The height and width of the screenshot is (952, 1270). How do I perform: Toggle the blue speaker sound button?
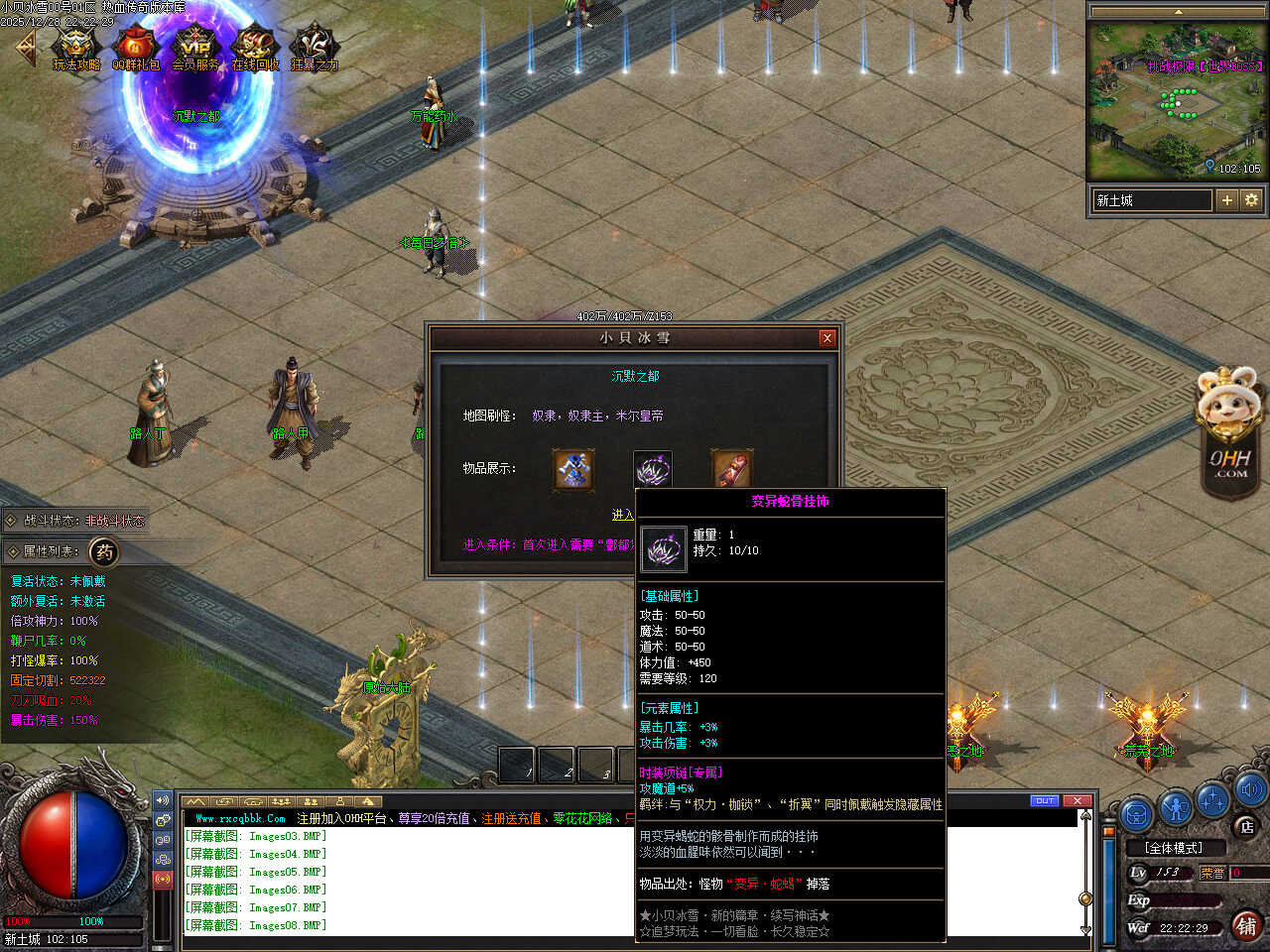[x=1249, y=789]
